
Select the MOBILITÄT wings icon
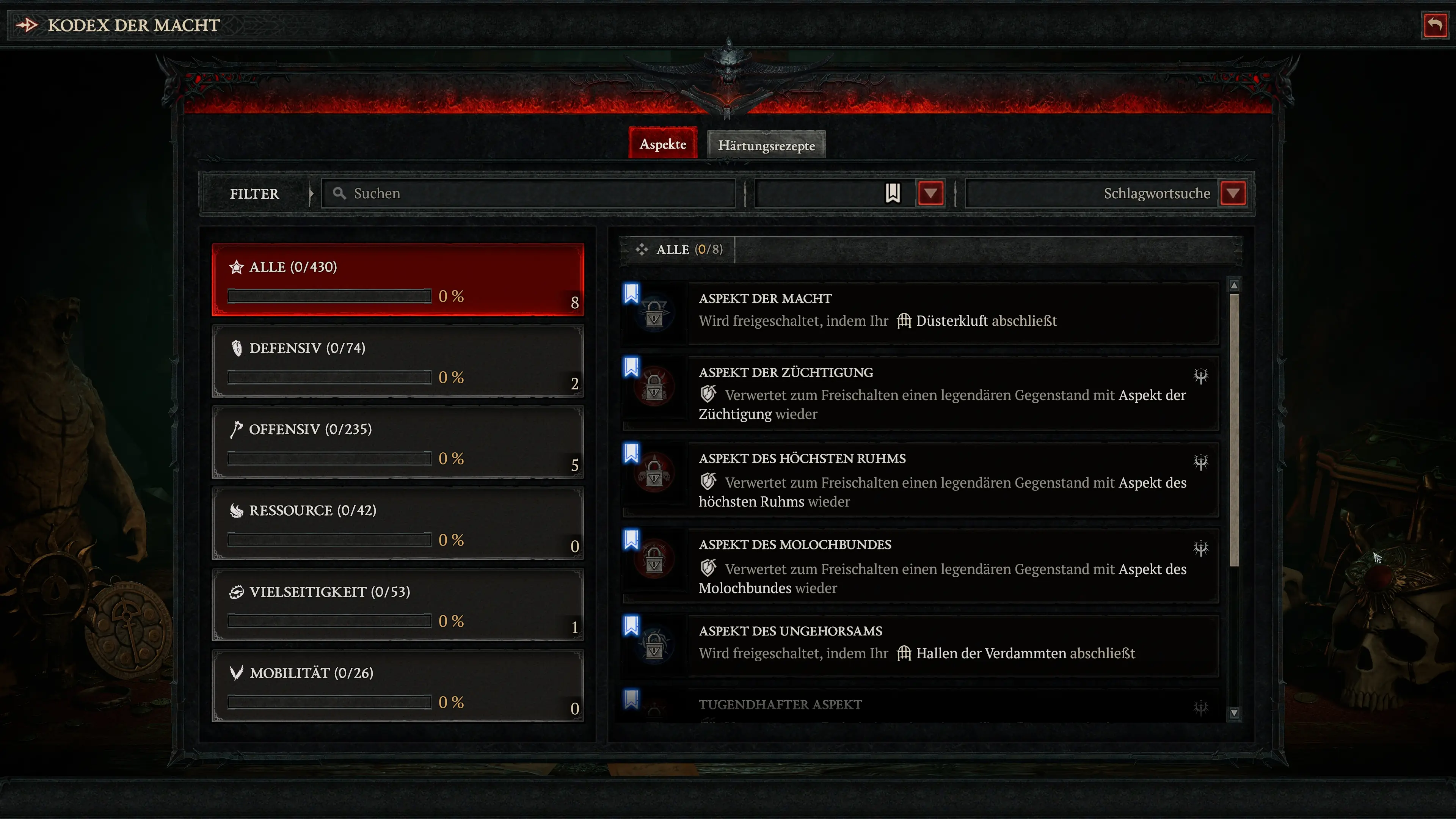236,673
